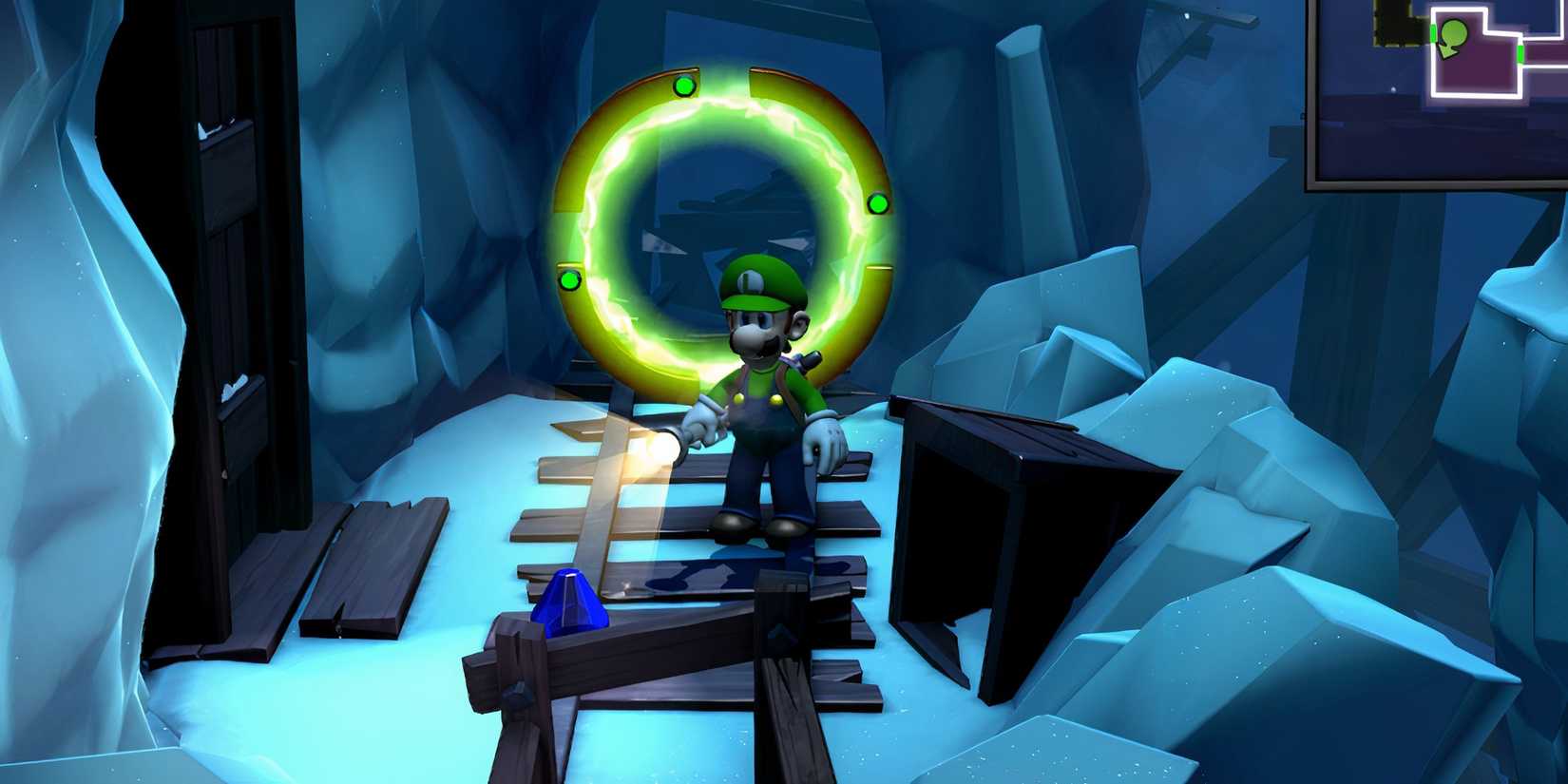Click the green L cap on Luigi's head
This screenshot has width=1568, height=784.
tap(753, 280)
